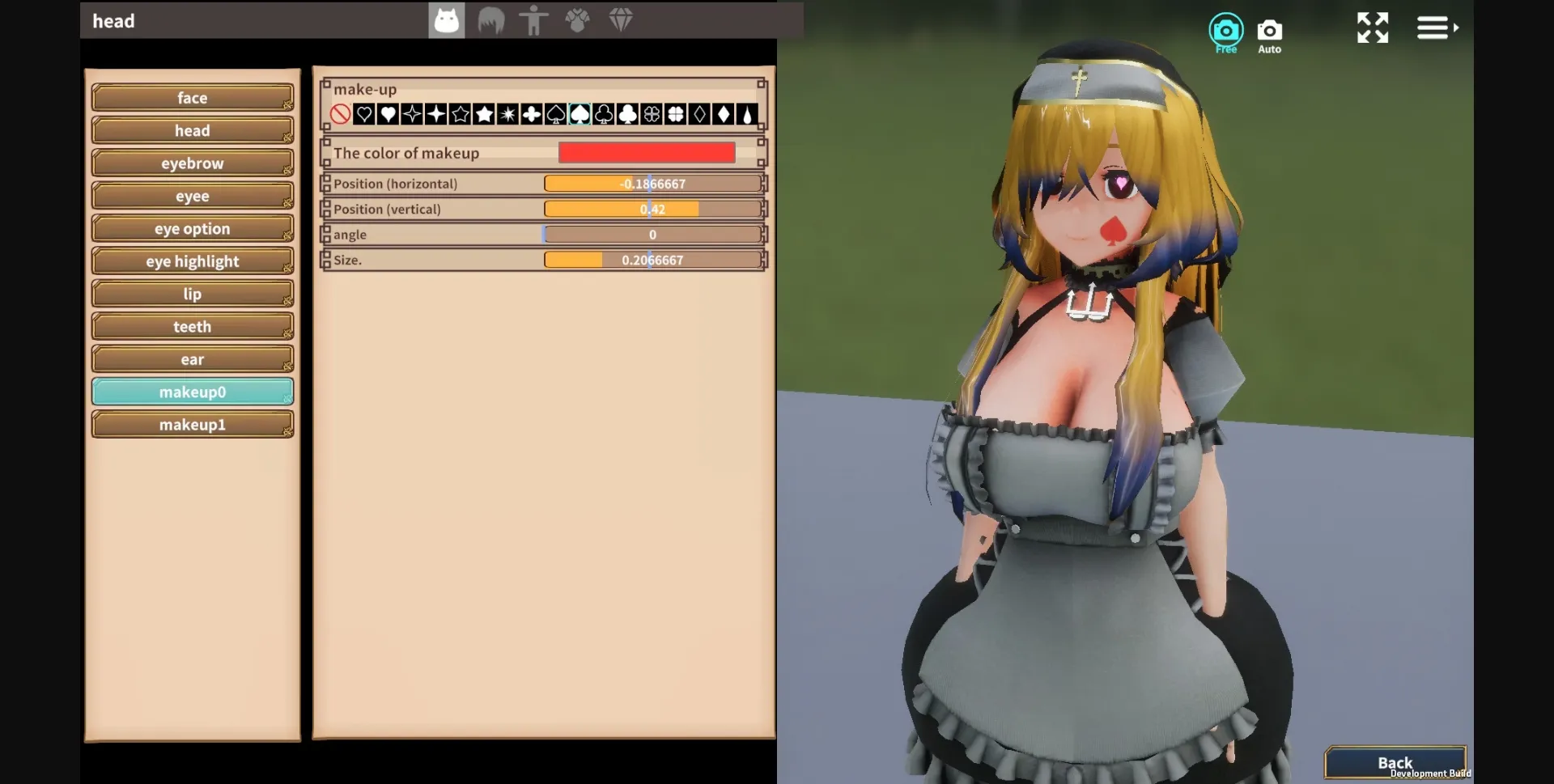Open the eye highlight settings
The image size is (1554, 784).
coord(192,261)
